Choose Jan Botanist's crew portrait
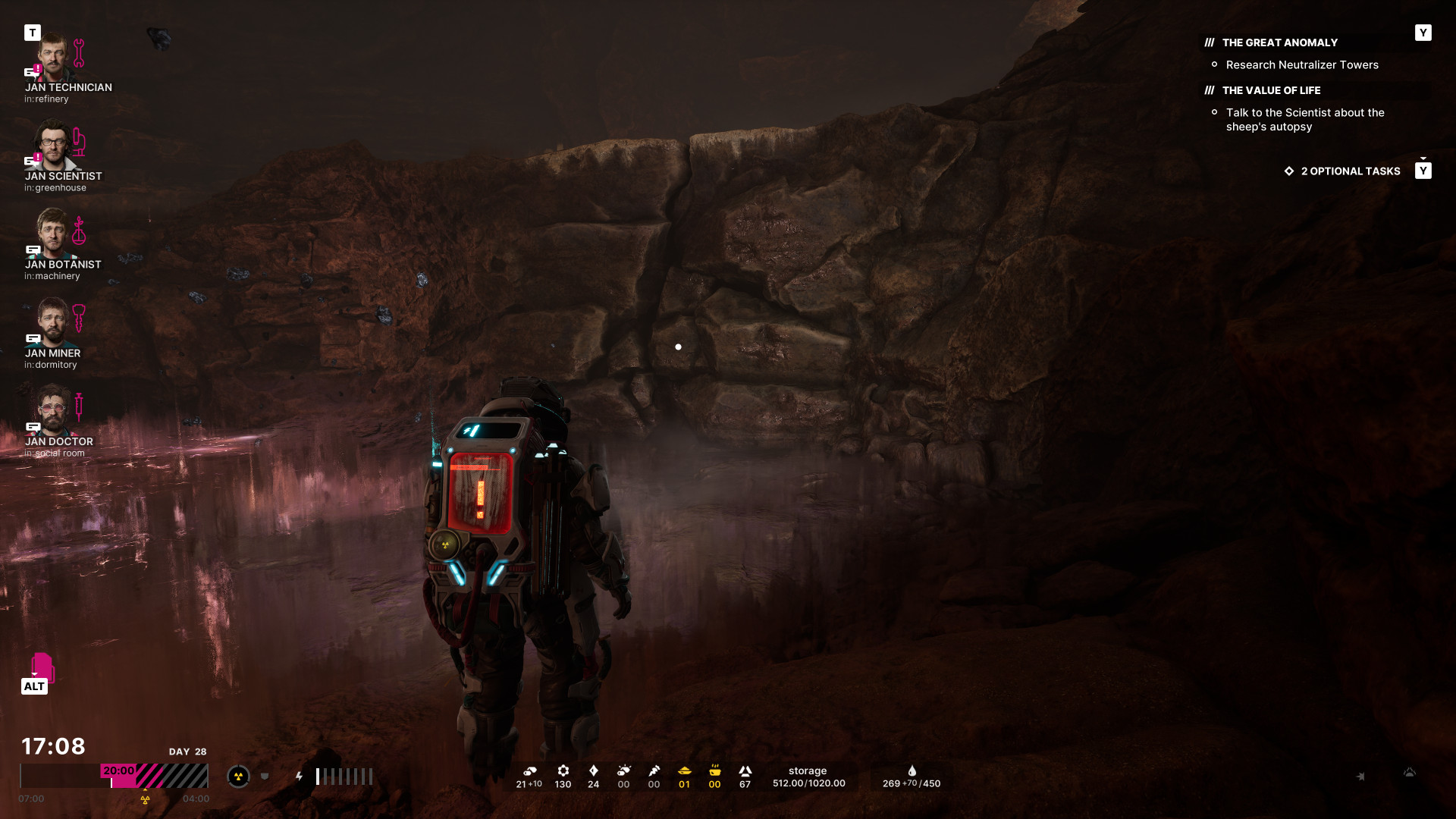The height and width of the screenshot is (819, 1456). coord(53,234)
